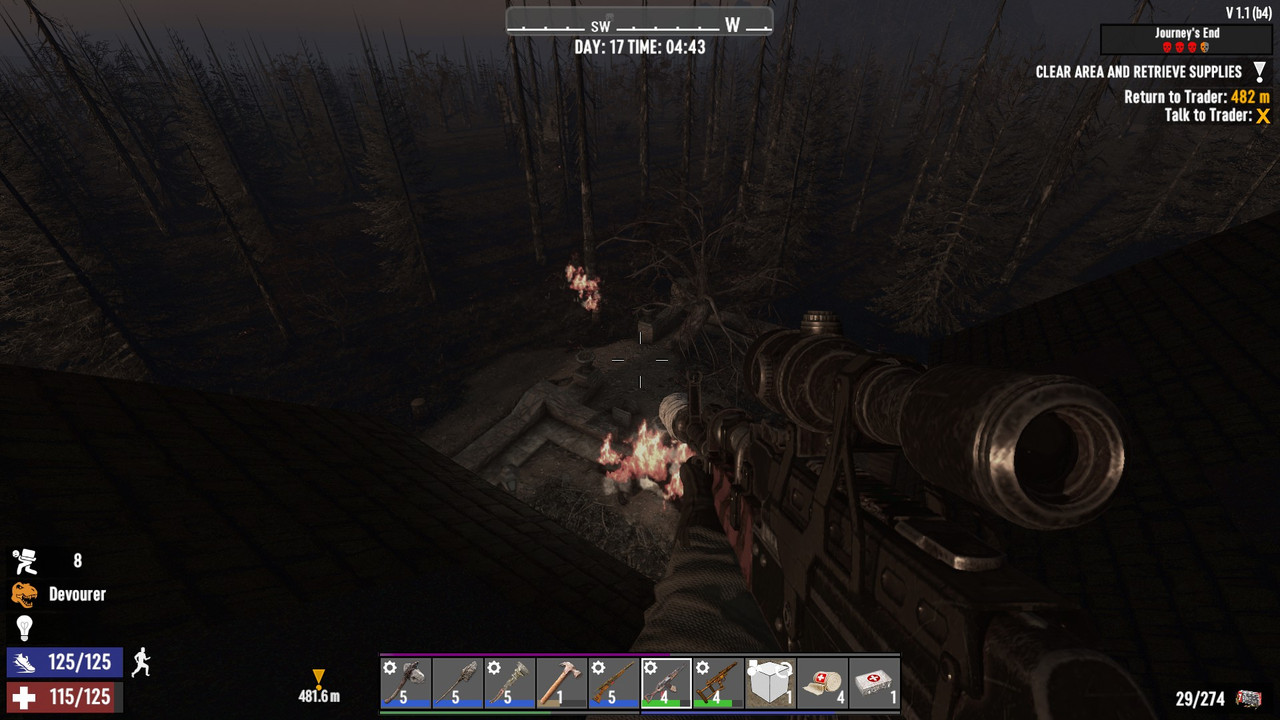Use the bandage hotbar slot
This screenshot has width=1280, height=720.
tap(822, 683)
